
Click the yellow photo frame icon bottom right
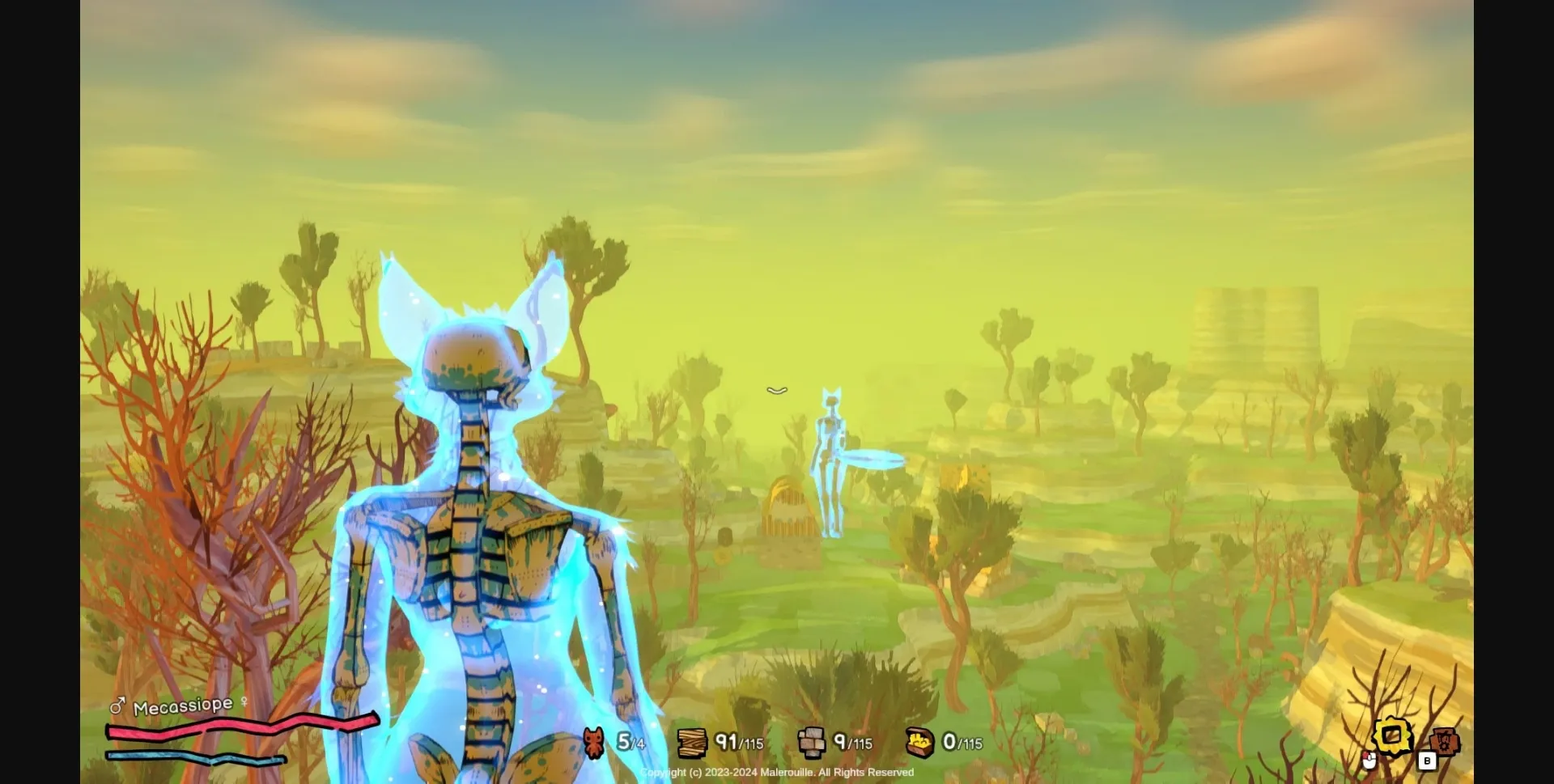point(1392,735)
